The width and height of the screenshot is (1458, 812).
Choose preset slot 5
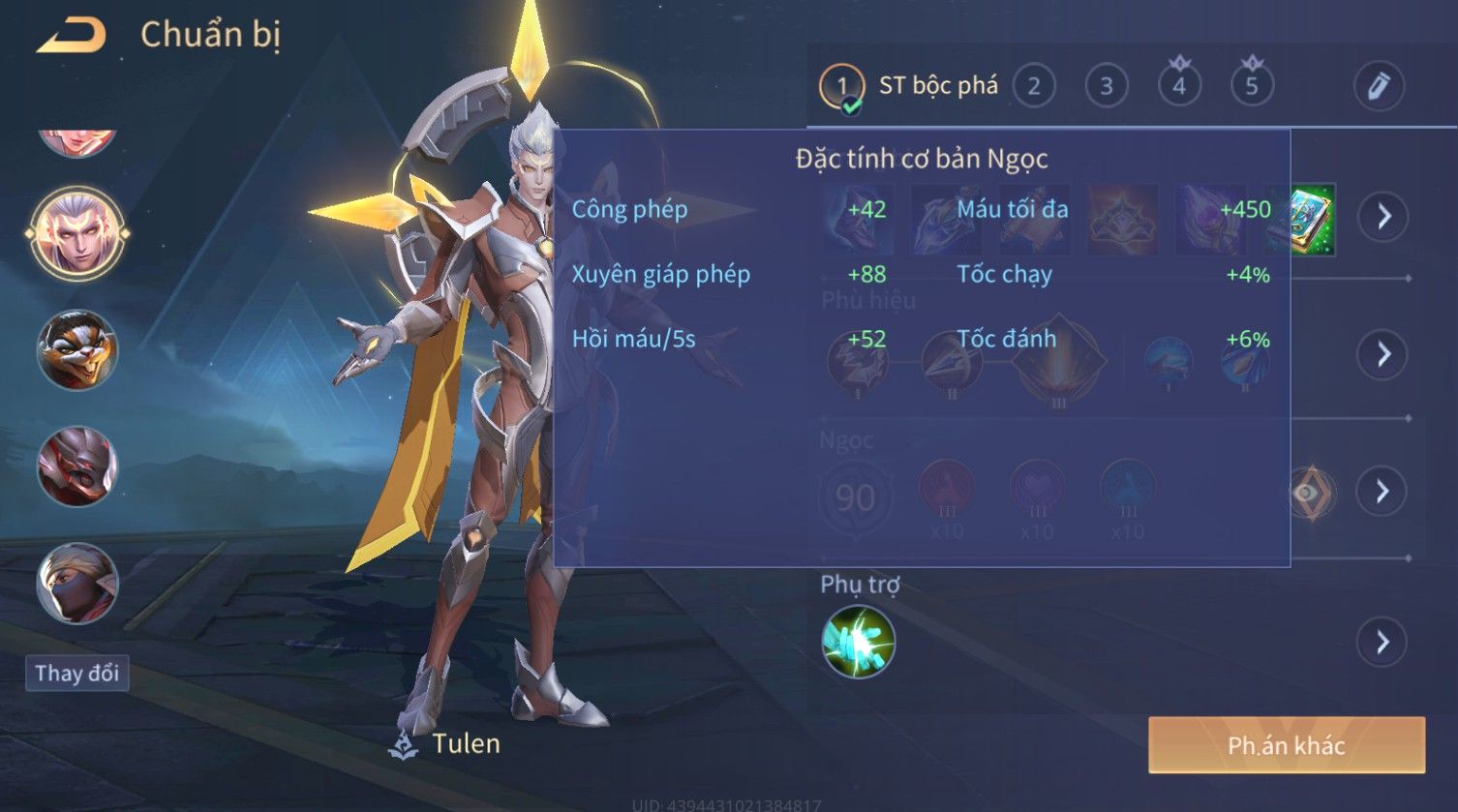coord(1251,86)
